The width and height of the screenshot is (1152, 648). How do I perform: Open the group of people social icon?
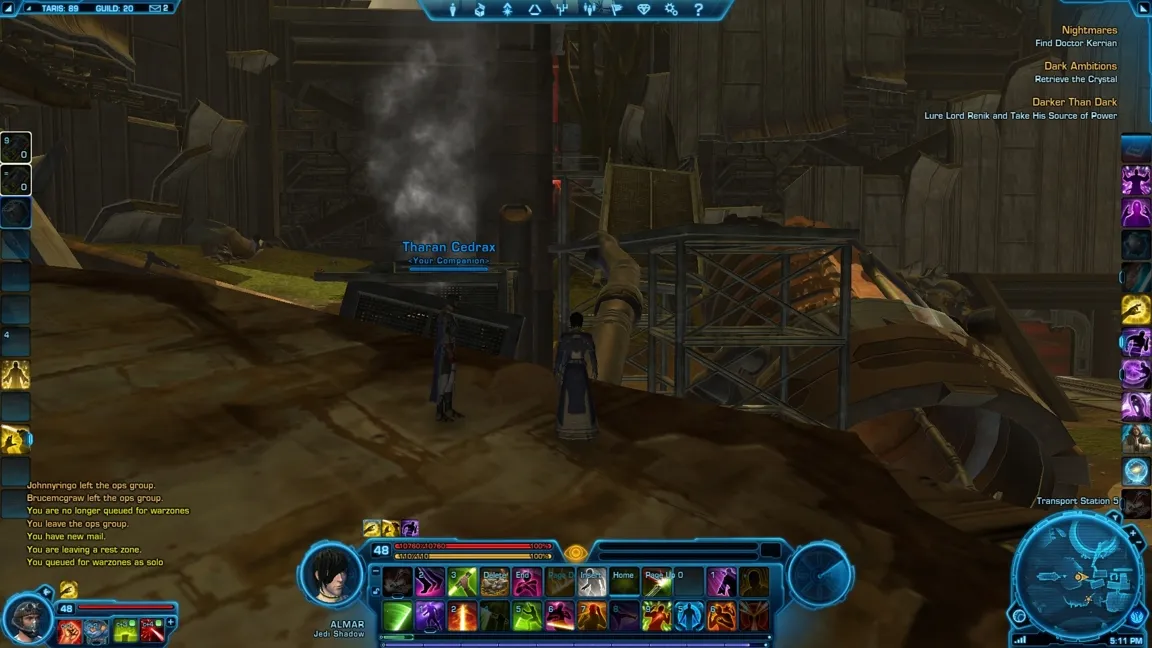[x=589, y=10]
